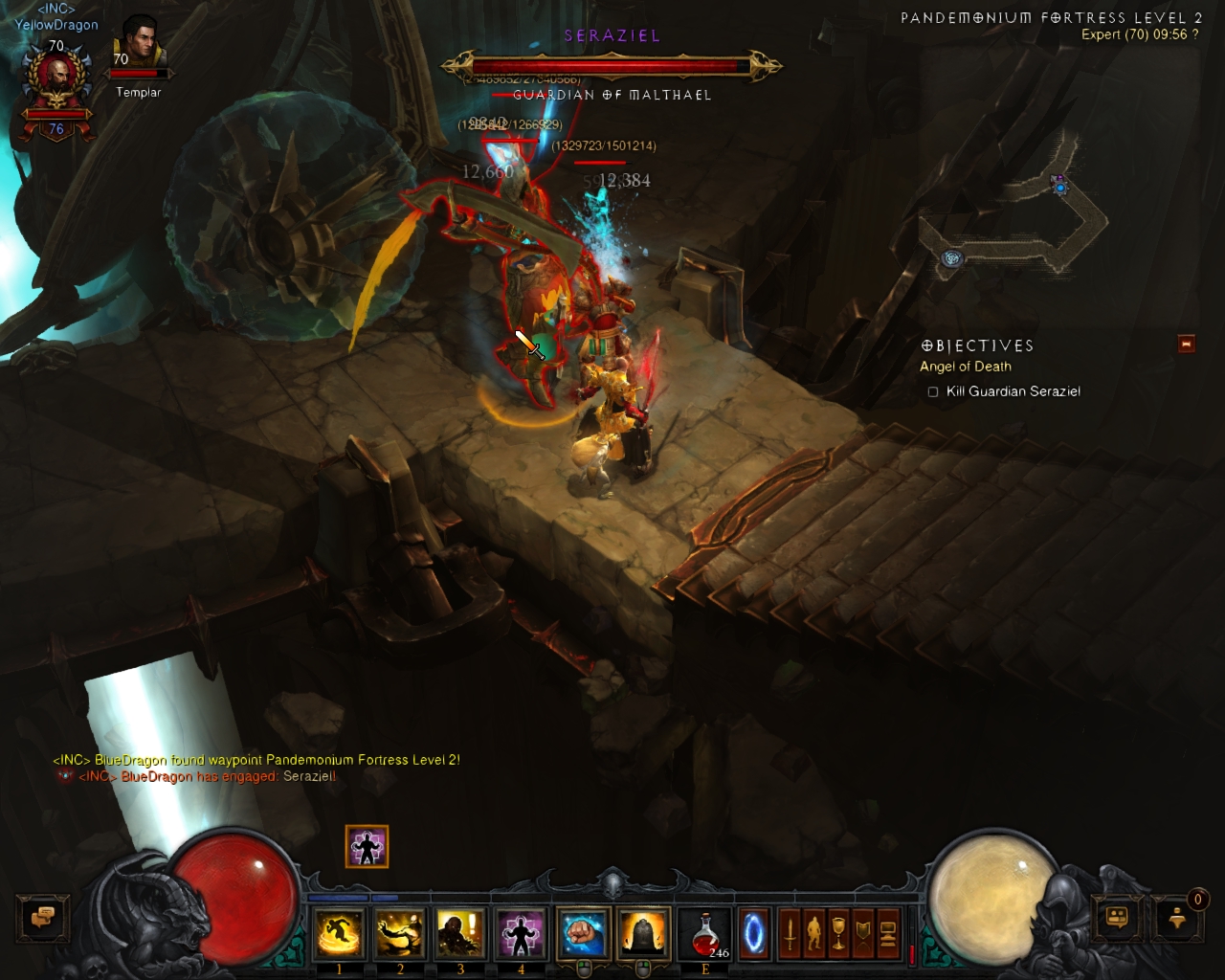Image resolution: width=1225 pixels, height=980 pixels.
Task: Click the active buff icon above skill bar
Action: pyautogui.click(x=367, y=846)
